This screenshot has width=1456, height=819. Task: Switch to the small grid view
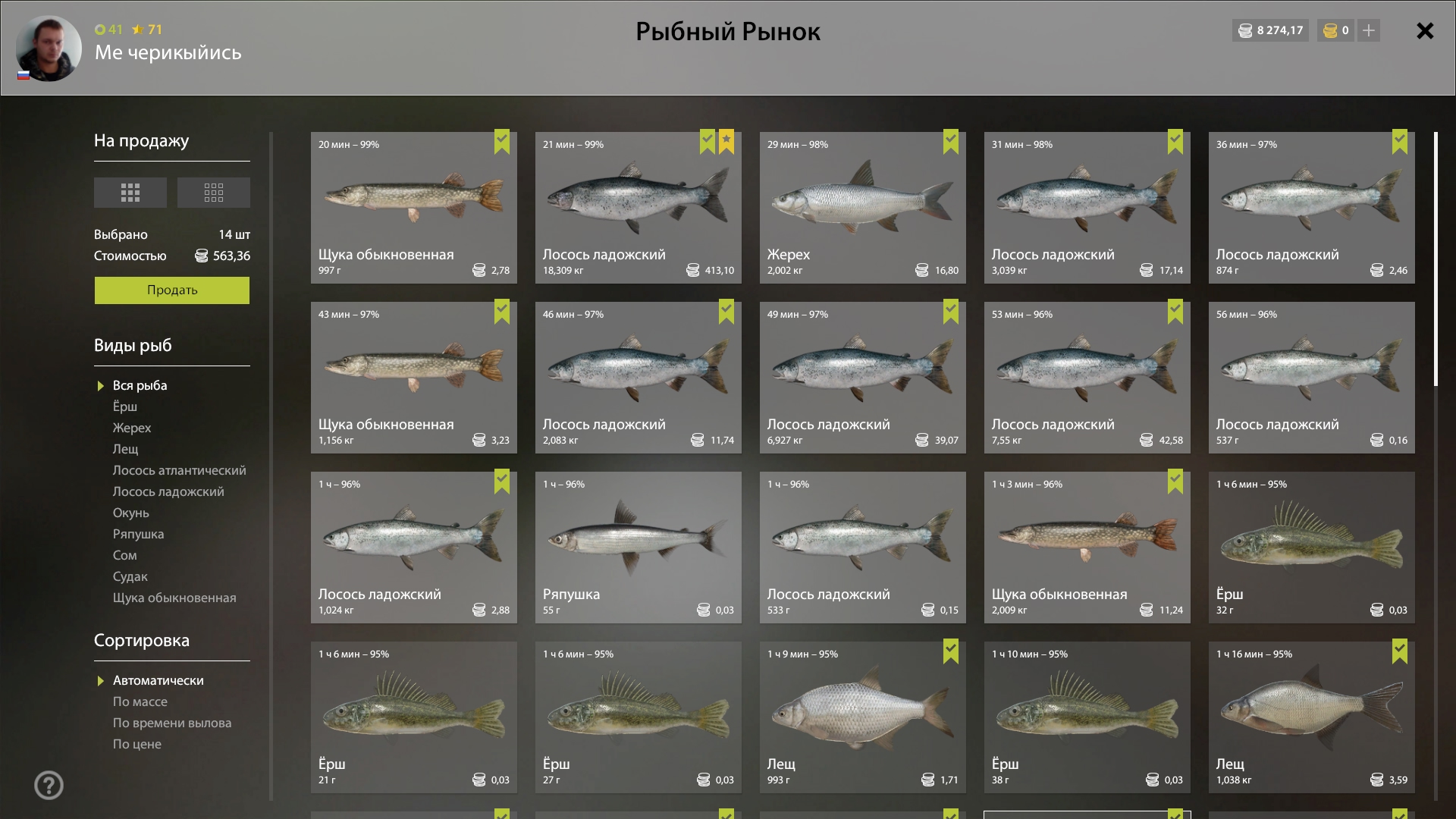point(213,193)
